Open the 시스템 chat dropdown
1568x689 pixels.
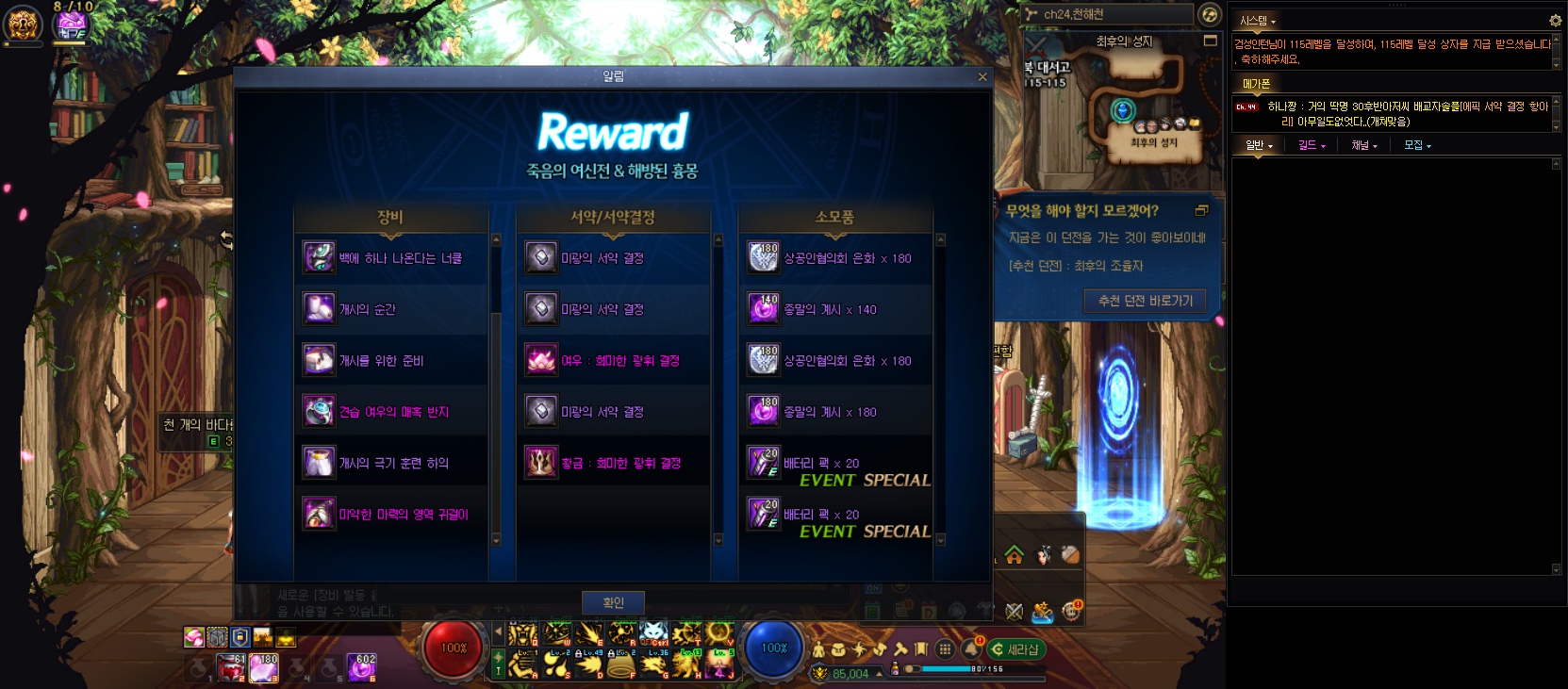pos(1257,21)
